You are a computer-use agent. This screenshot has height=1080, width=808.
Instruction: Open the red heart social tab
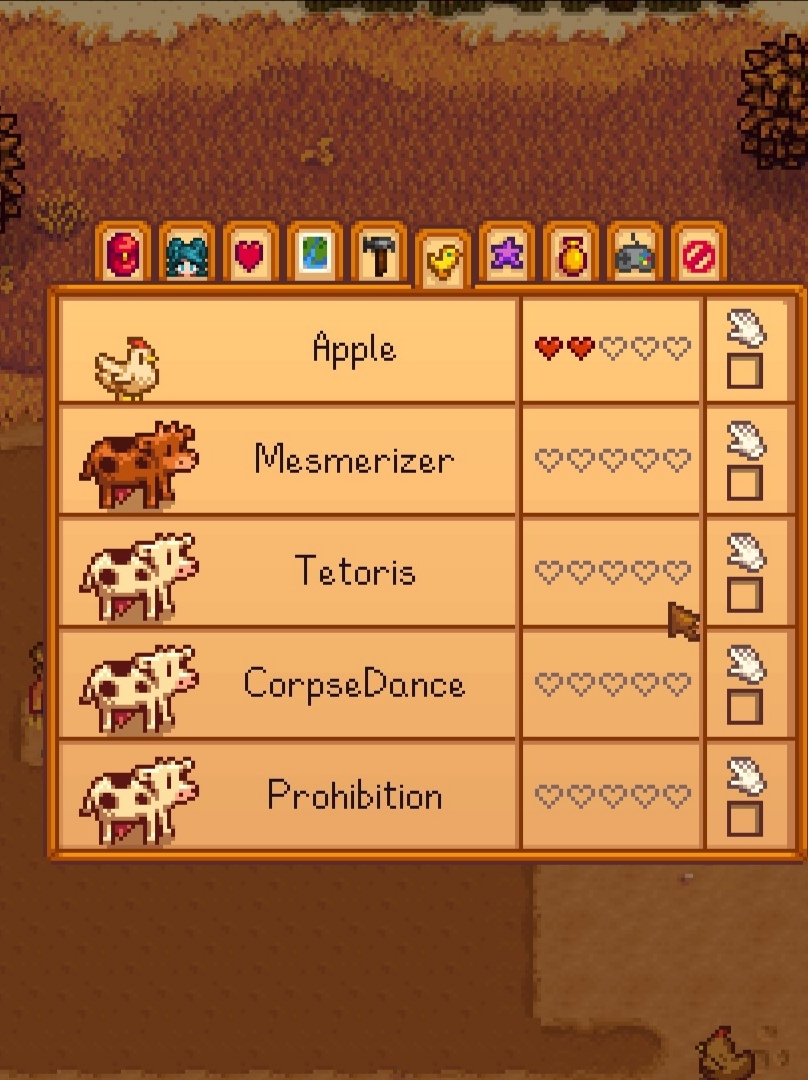(251, 256)
